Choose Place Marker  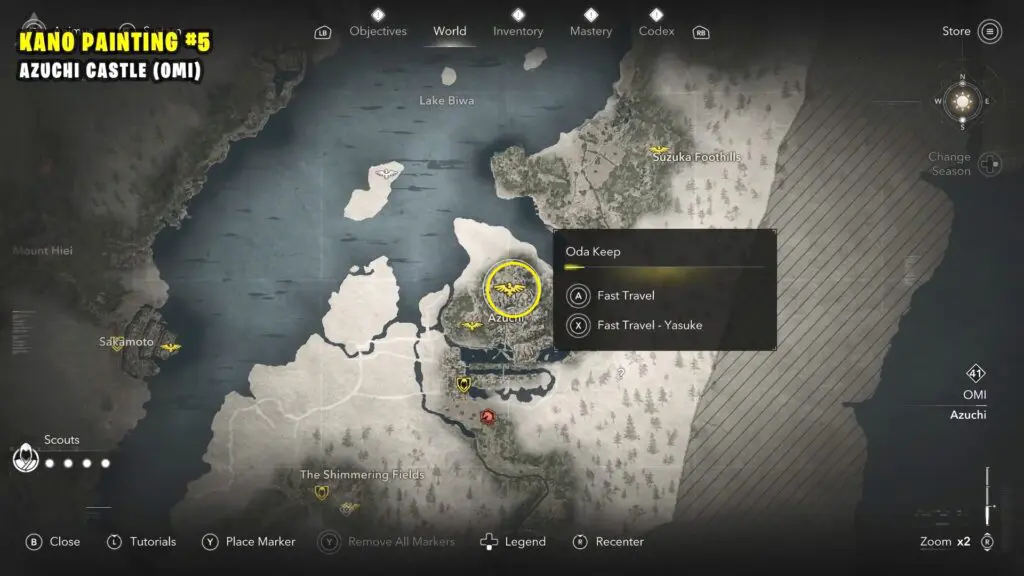pyautogui.click(x=249, y=542)
